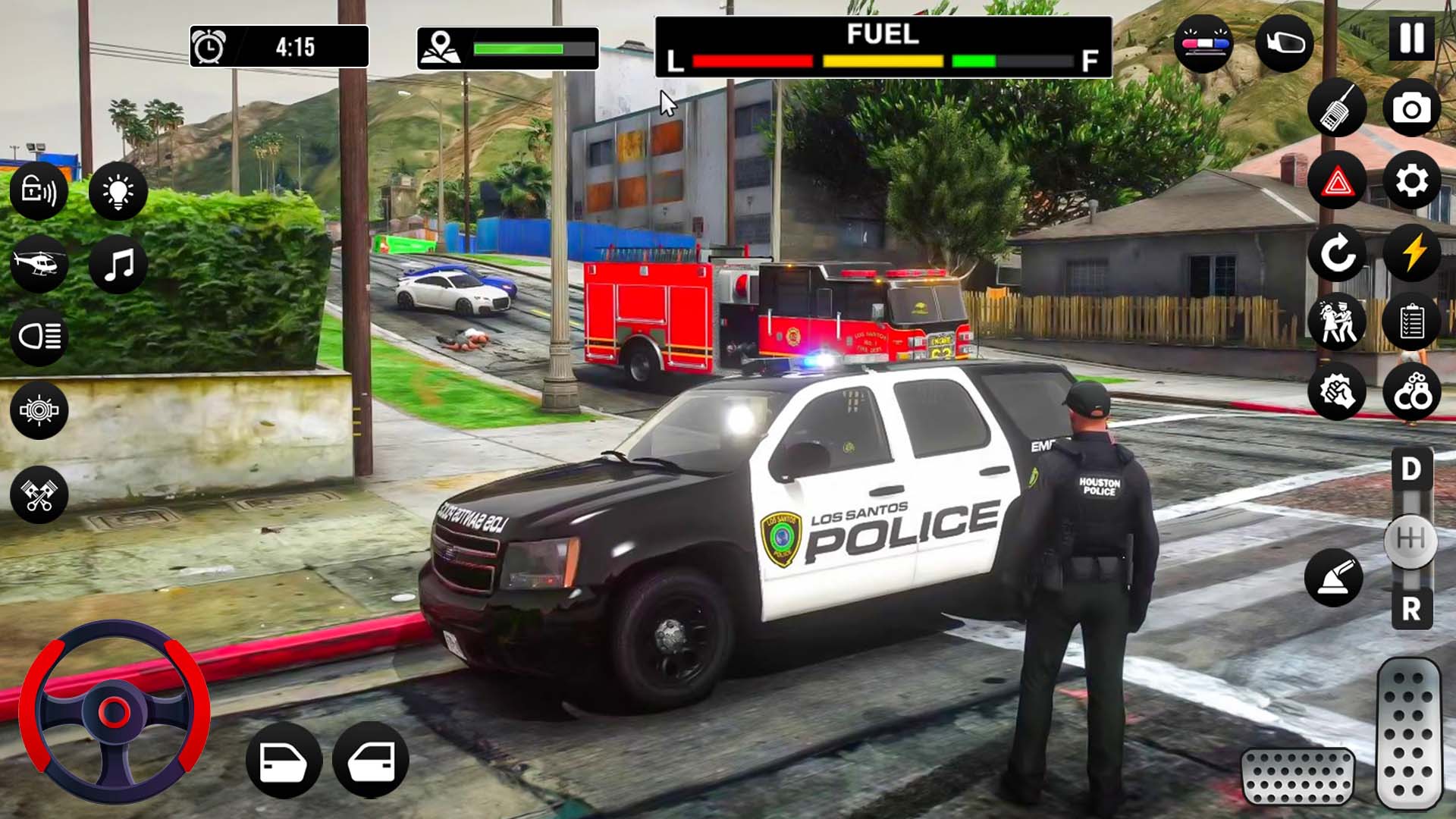
Task: Toggle the car lock alarm
Action: (x=38, y=192)
